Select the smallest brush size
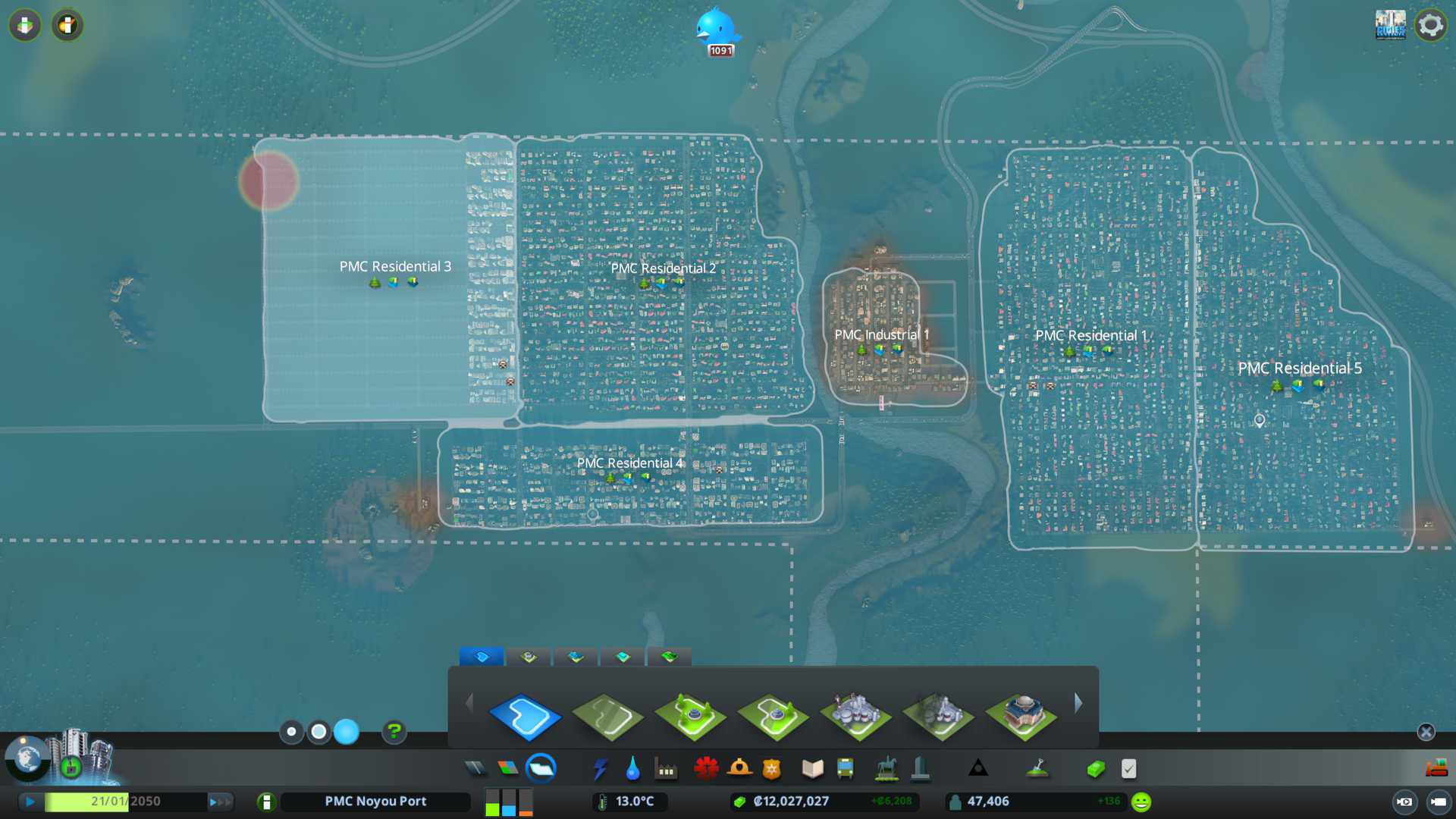The width and height of the screenshot is (1456, 819). [291, 732]
